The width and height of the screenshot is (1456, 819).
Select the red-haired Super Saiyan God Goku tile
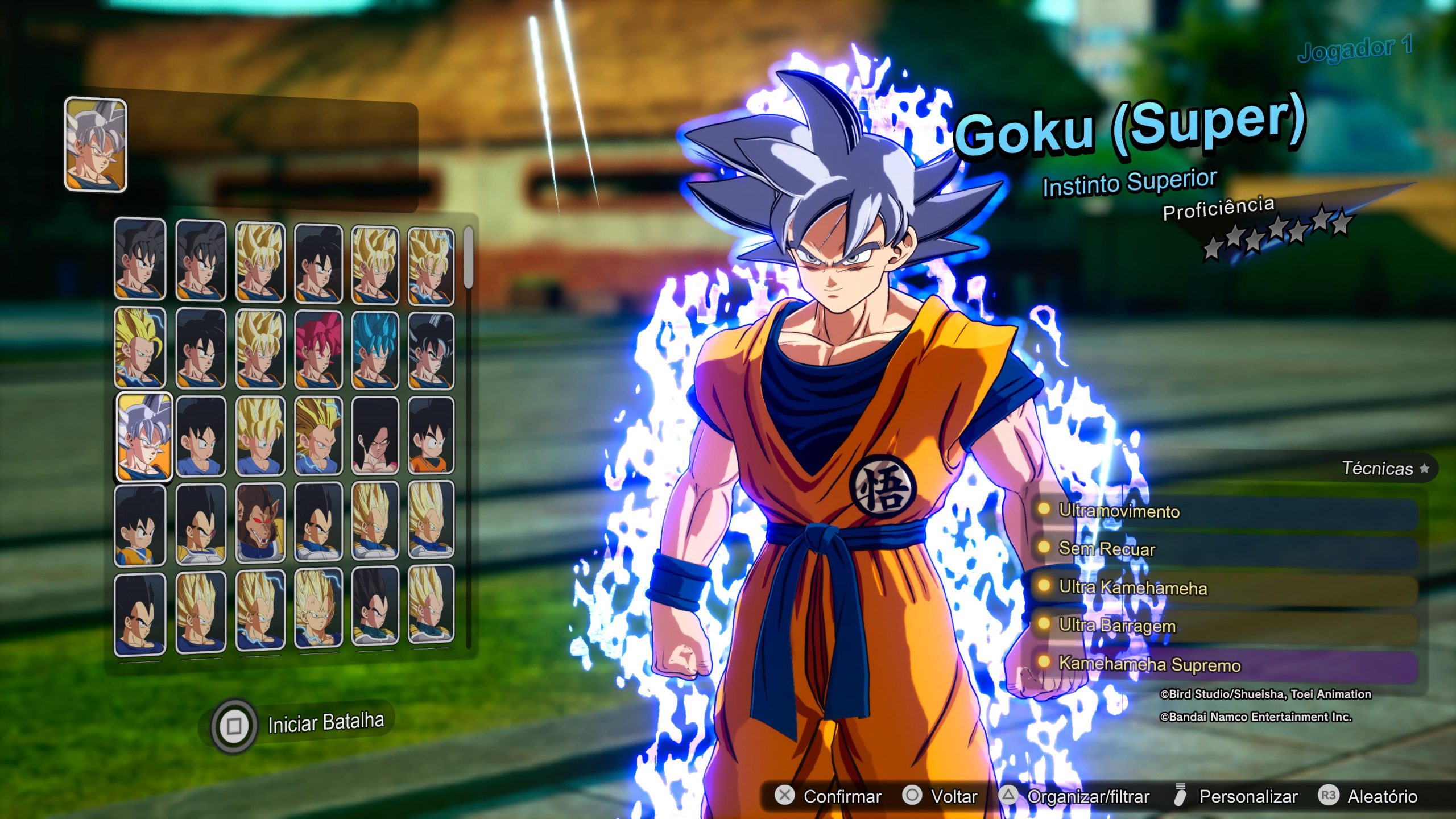point(318,349)
